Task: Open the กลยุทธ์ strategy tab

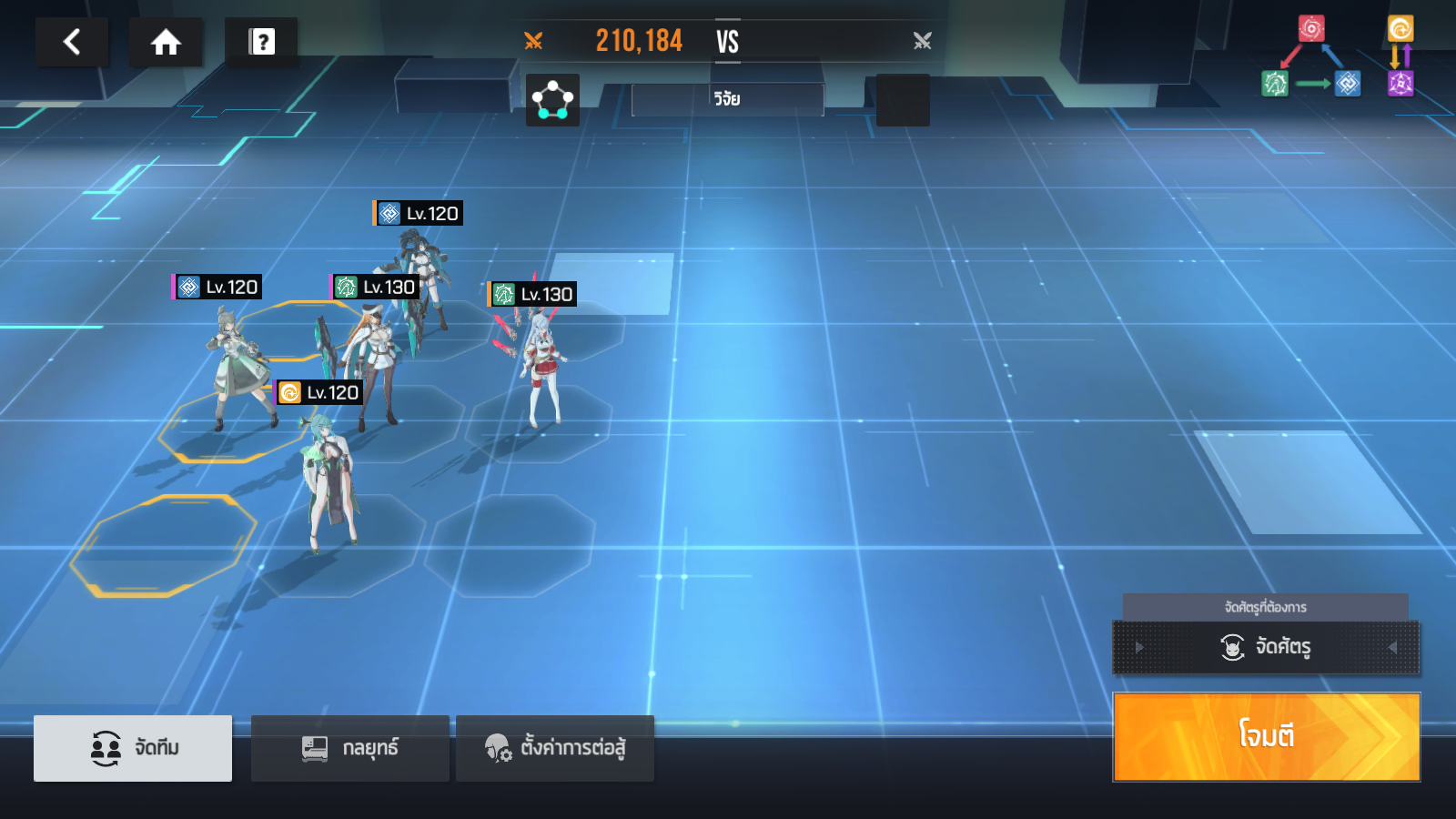Action: pyautogui.click(x=350, y=748)
